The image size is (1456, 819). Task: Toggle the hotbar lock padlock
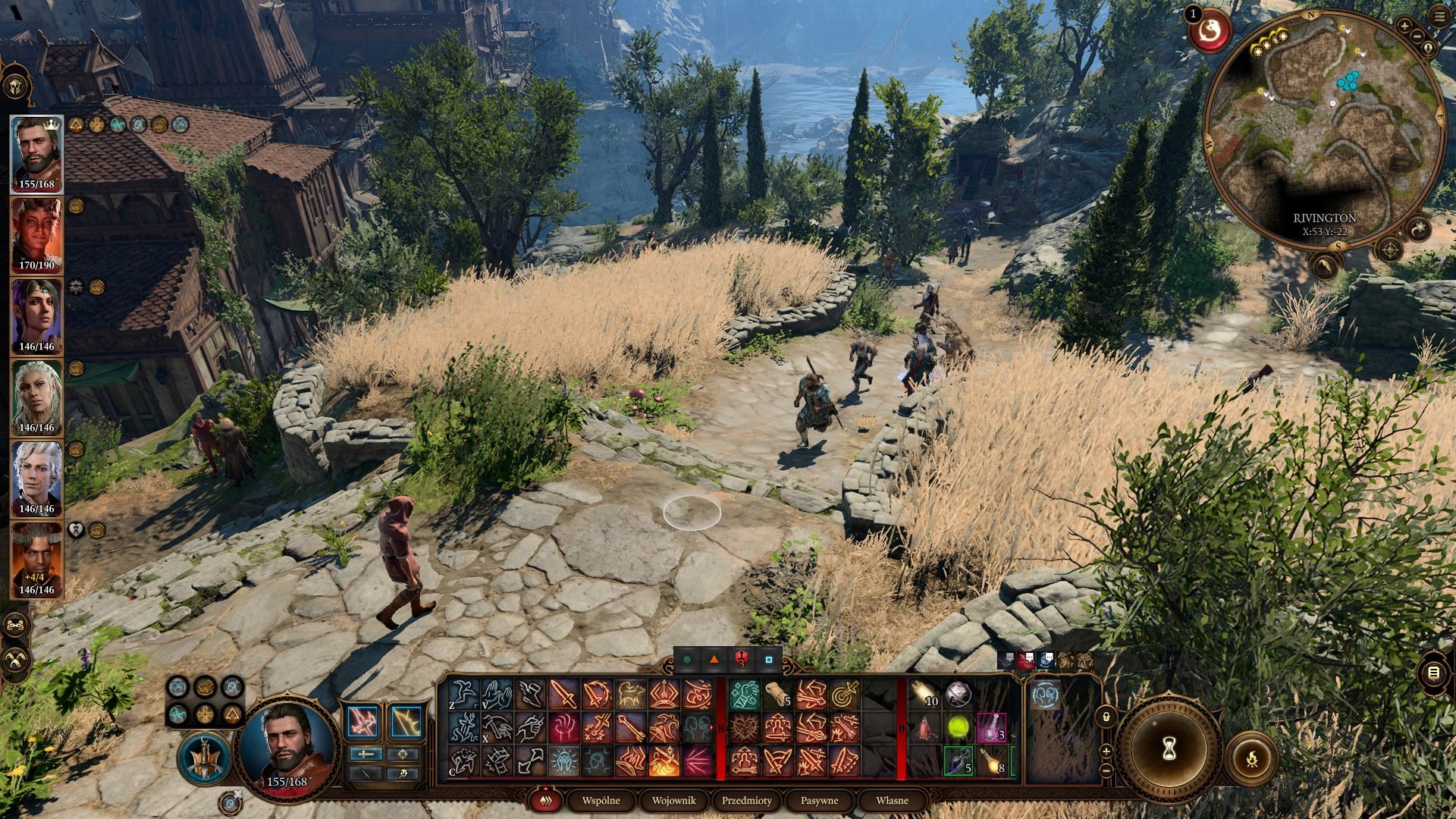[1106, 716]
